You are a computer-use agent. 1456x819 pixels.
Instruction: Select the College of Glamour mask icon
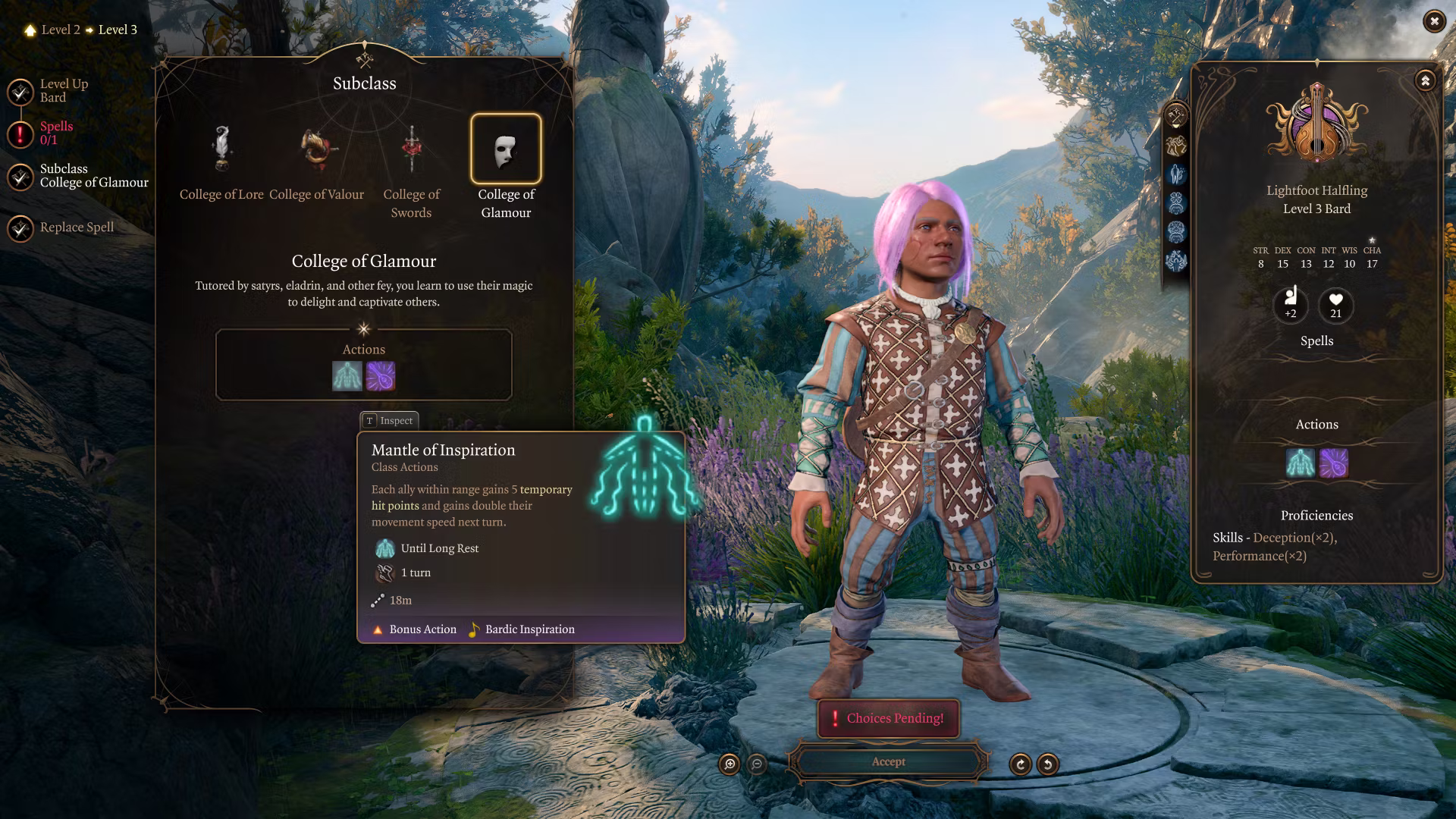click(x=506, y=149)
